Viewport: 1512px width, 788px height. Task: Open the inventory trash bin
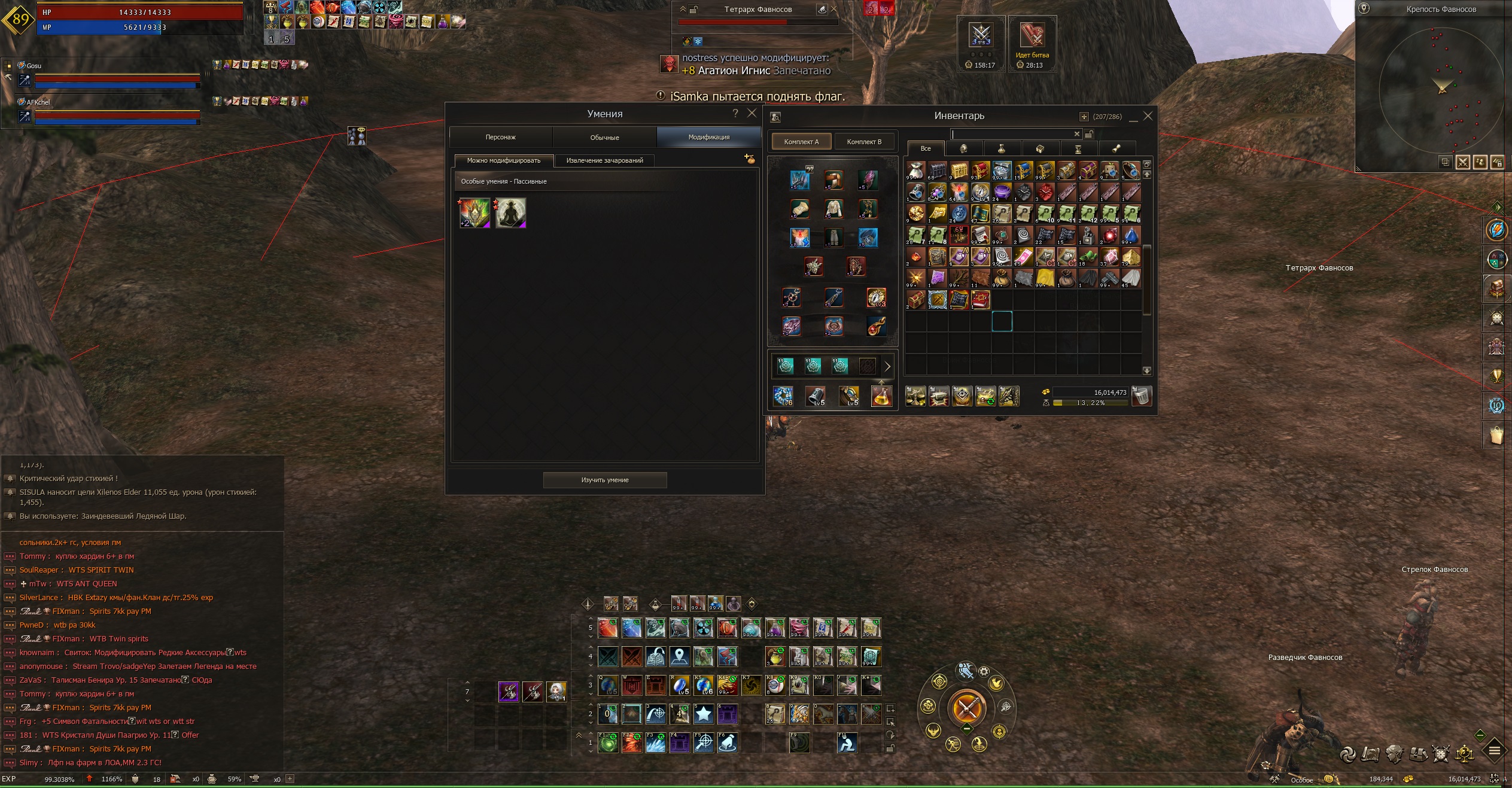pyautogui.click(x=1141, y=396)
